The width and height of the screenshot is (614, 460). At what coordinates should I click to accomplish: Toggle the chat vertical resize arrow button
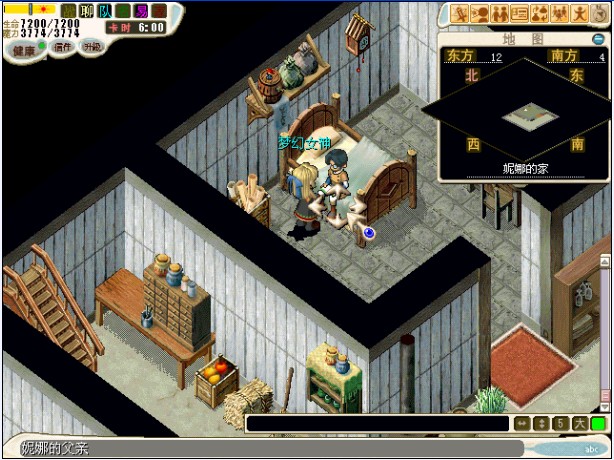click(541, 424)
